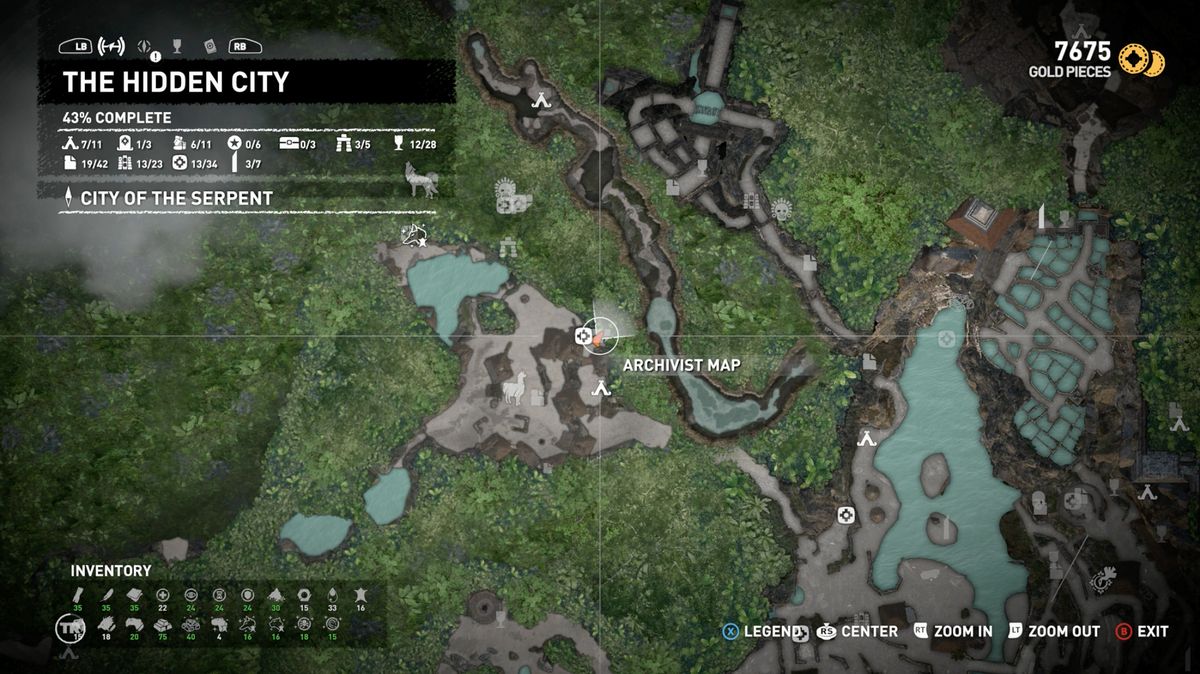Select the howling wolf map marker
Image resolution: width=1200 pixels, height=674 pixels.
420,179
